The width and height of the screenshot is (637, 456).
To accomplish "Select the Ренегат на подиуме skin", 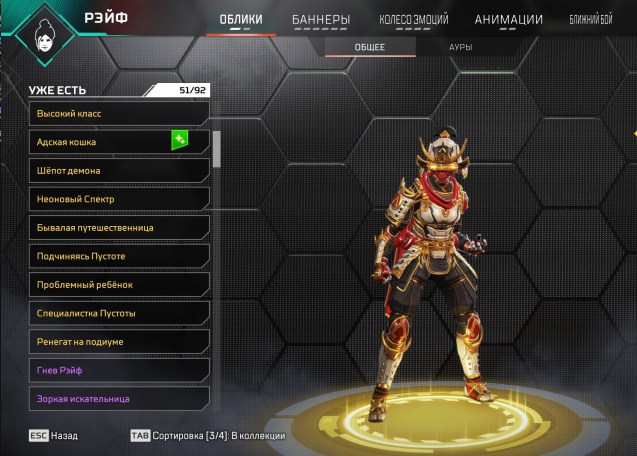I will tap(119, 342).
